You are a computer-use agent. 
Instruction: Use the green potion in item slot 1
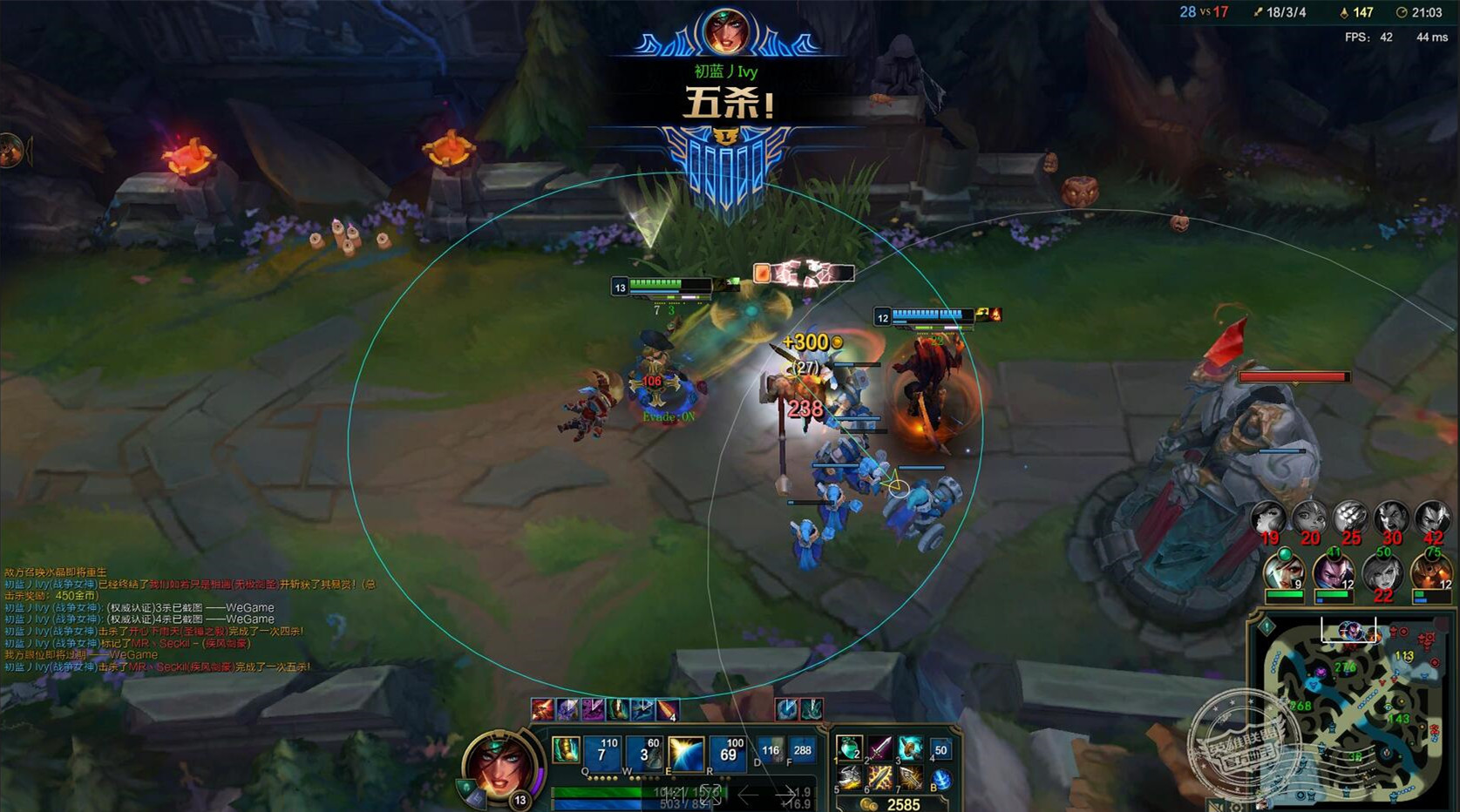coord(848,748)
